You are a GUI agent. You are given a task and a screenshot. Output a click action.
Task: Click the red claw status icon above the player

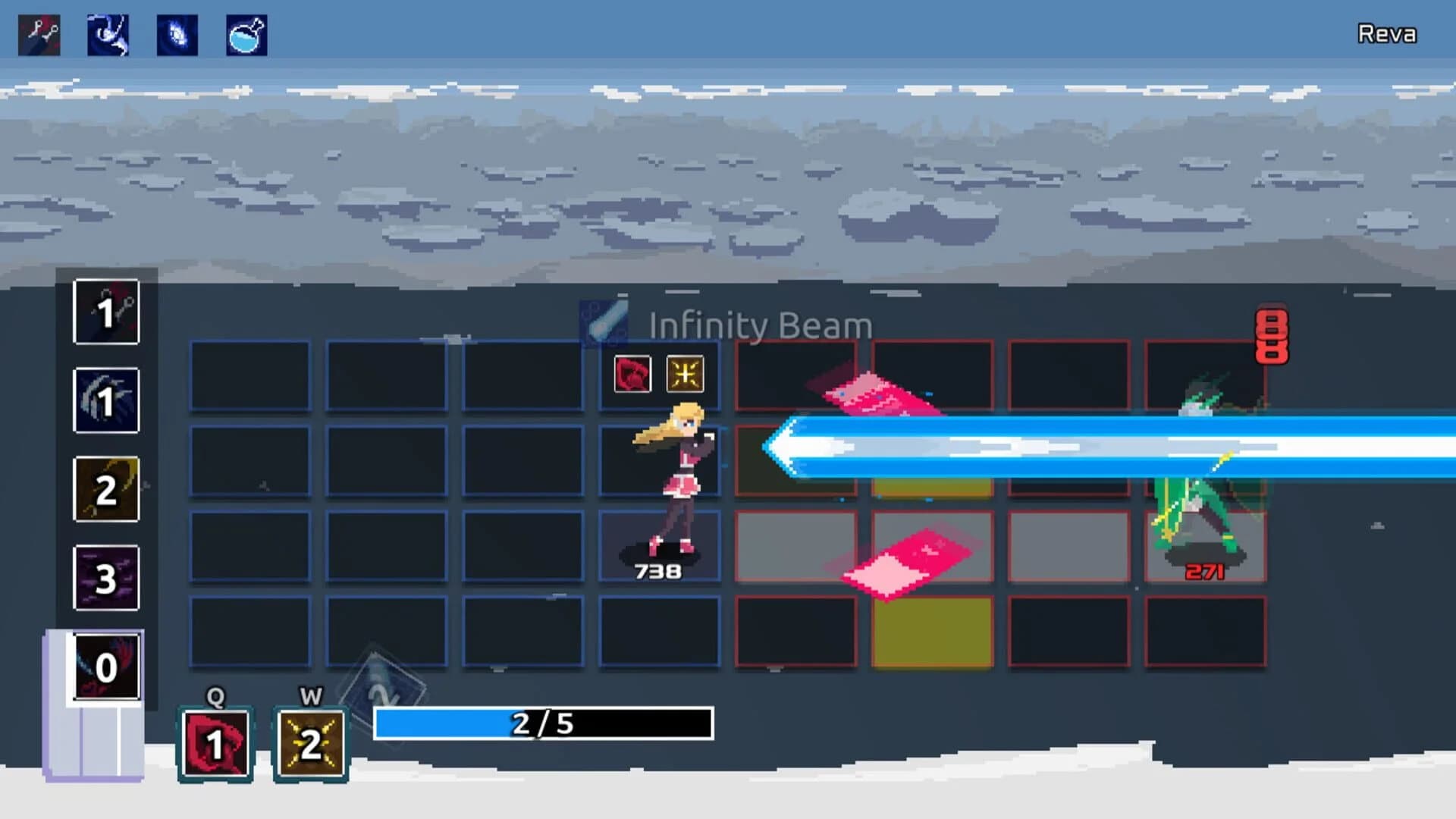633,372
